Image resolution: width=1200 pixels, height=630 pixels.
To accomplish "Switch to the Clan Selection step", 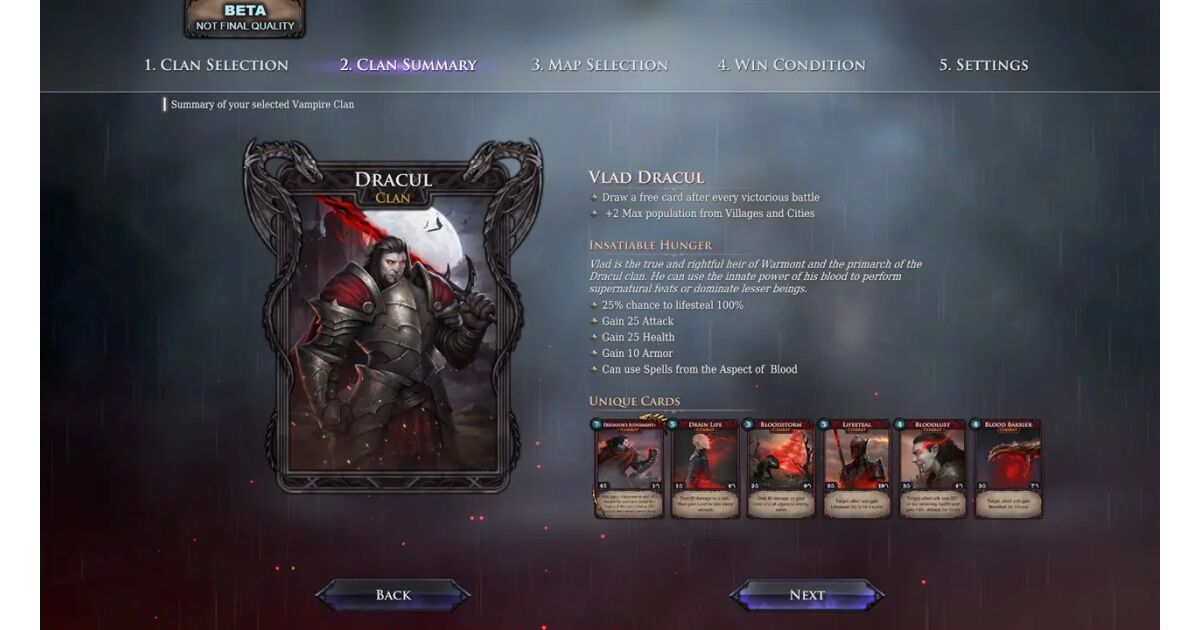I will (x=216, y=65).
